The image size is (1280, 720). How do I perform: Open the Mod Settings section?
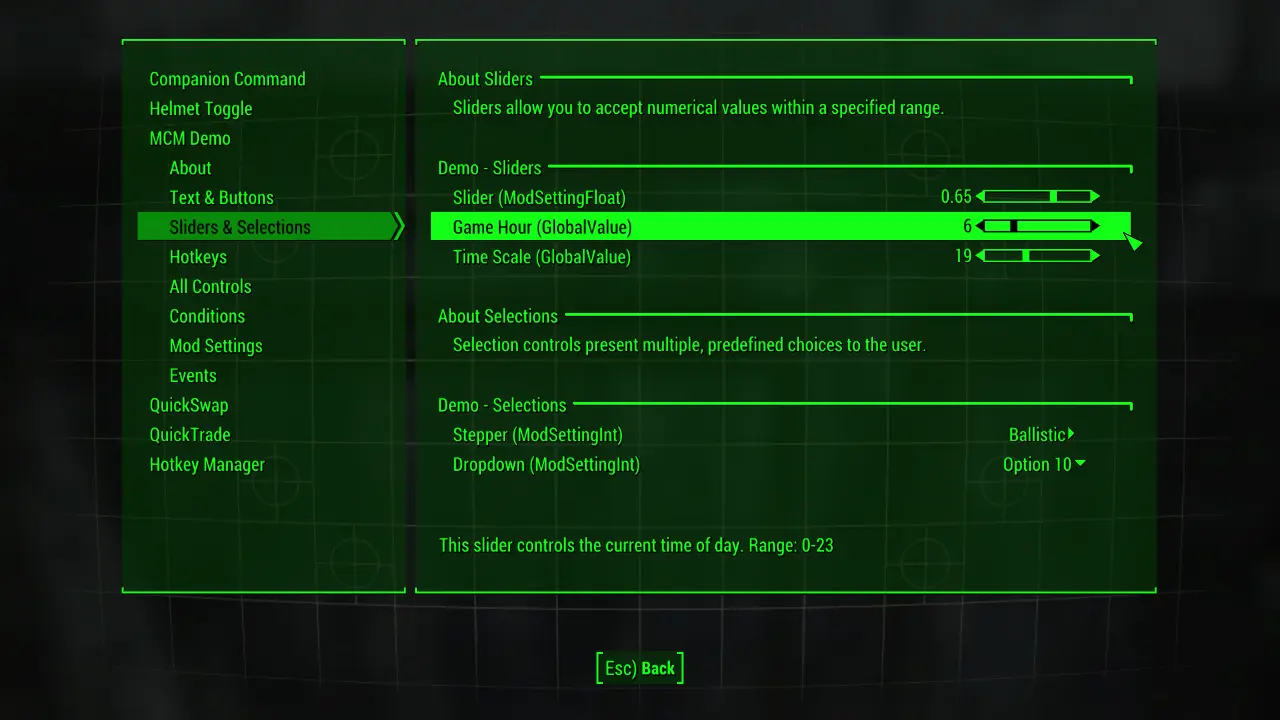coord(216,346)
